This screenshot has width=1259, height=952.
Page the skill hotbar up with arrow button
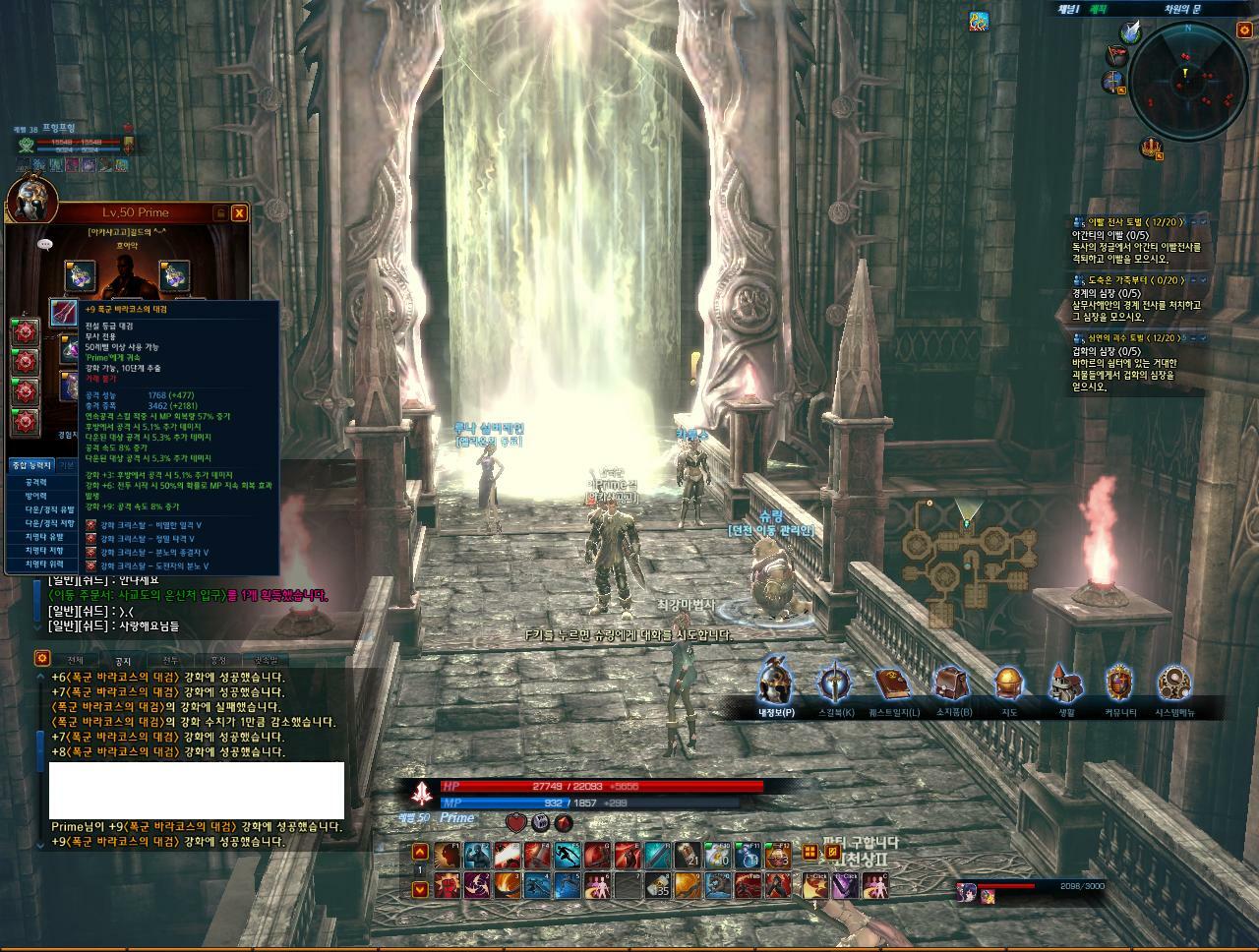tap(420, 853)
